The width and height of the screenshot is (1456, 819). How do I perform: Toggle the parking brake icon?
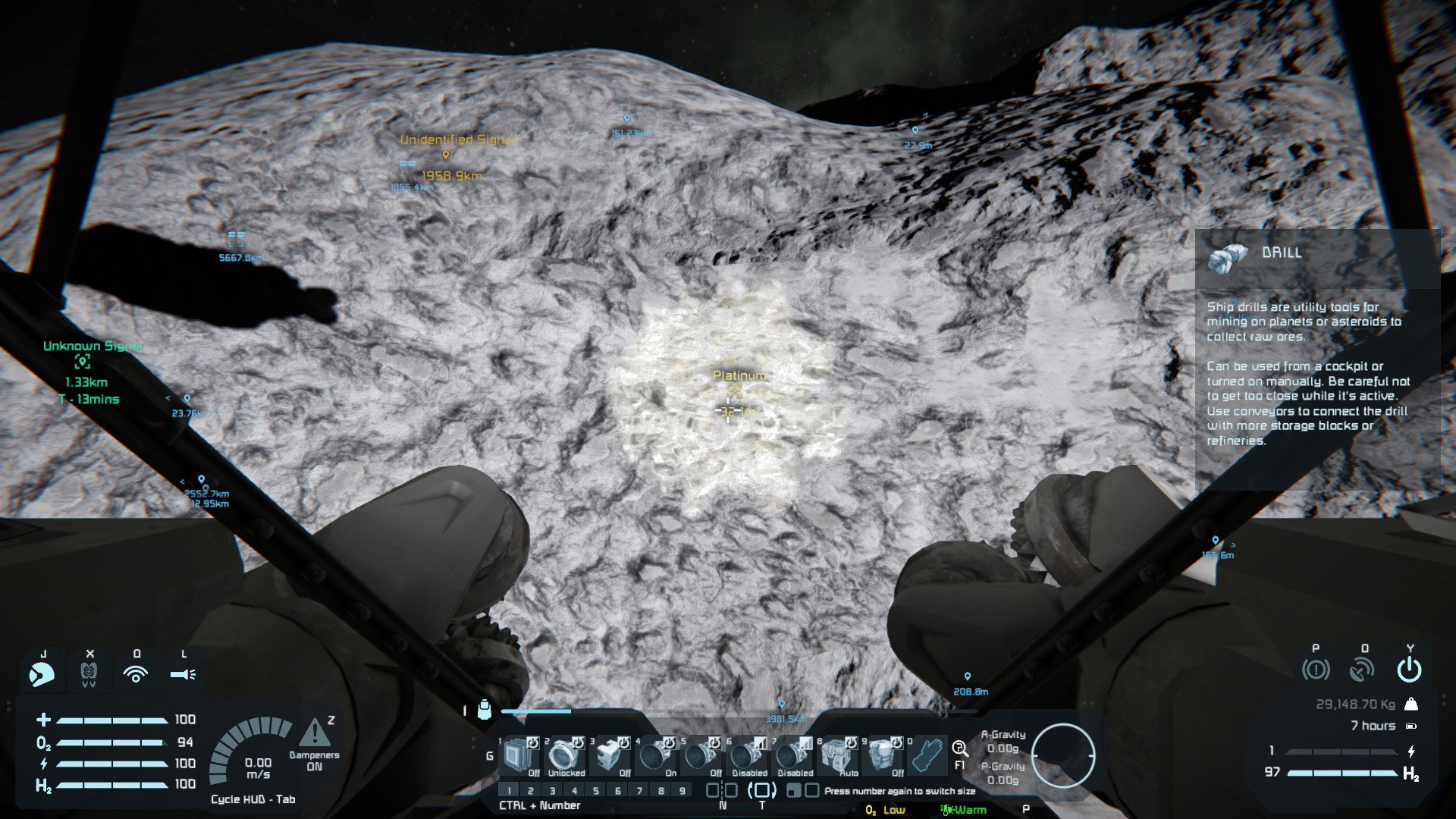1316,670
